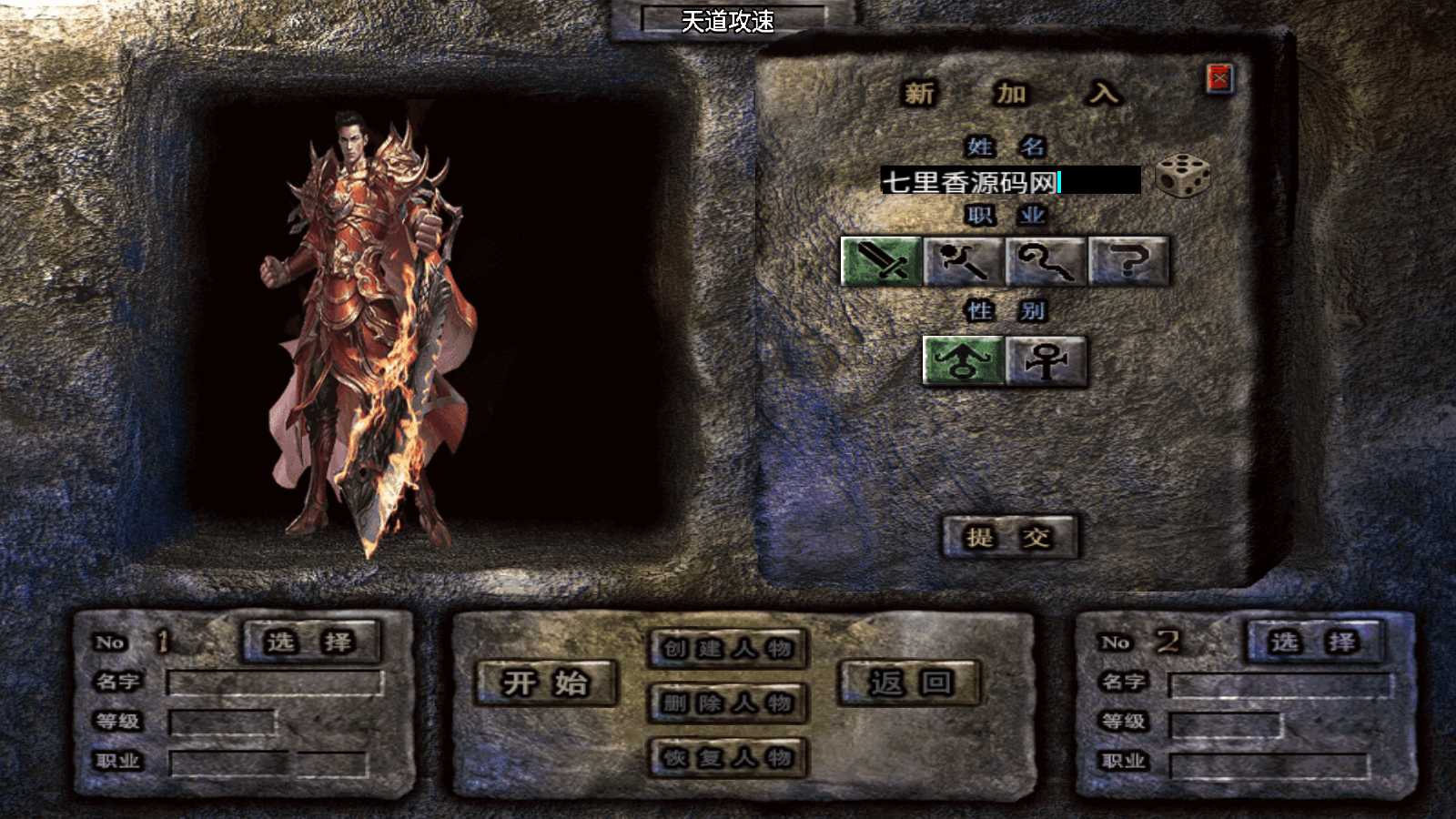Viewport: 1456px width, 819px height.
Task: Click the dice to randomize character name
Action: 1182,178
